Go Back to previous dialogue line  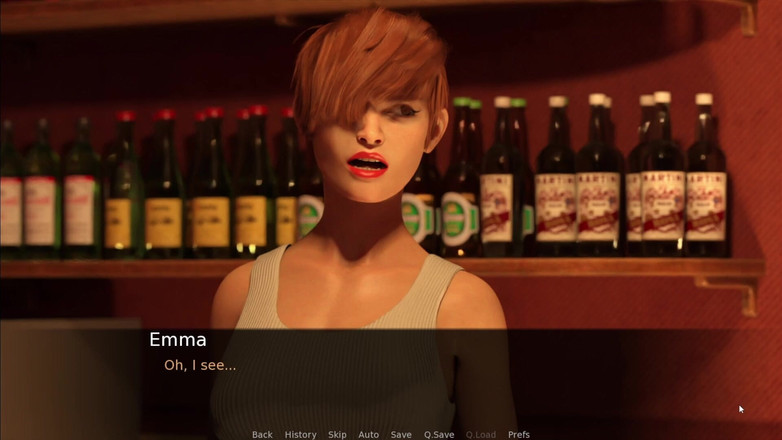click(x=262, y=434)
